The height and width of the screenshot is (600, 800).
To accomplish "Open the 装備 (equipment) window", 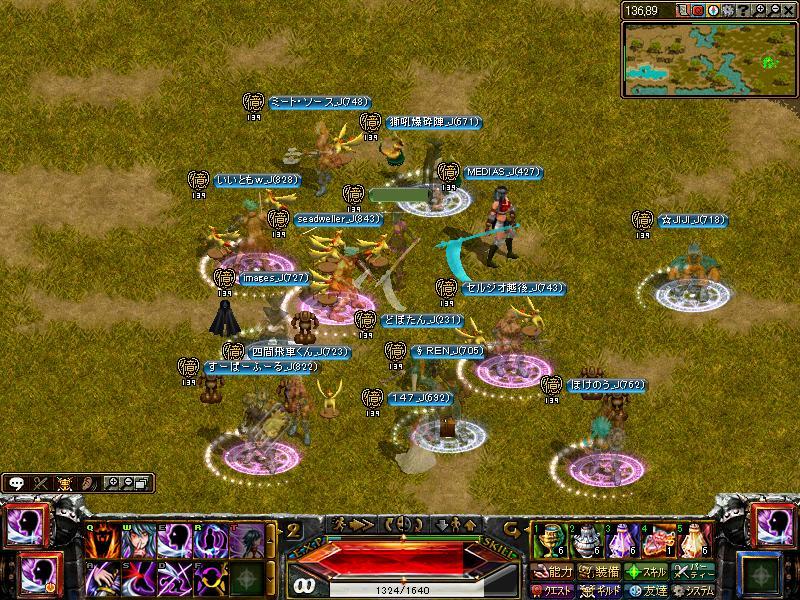I will point(599,572).
